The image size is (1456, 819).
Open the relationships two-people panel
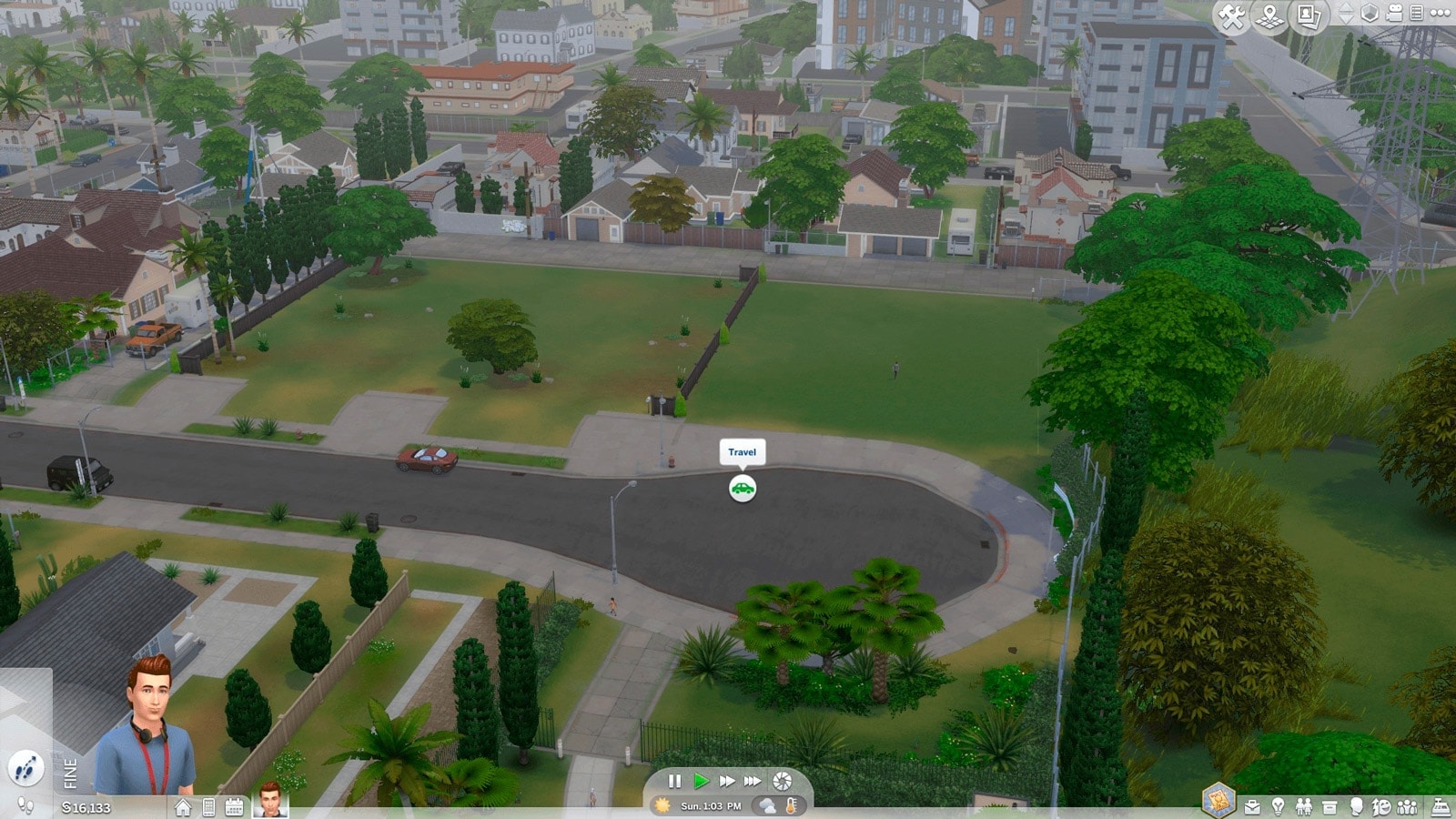tap(1303, 807)
